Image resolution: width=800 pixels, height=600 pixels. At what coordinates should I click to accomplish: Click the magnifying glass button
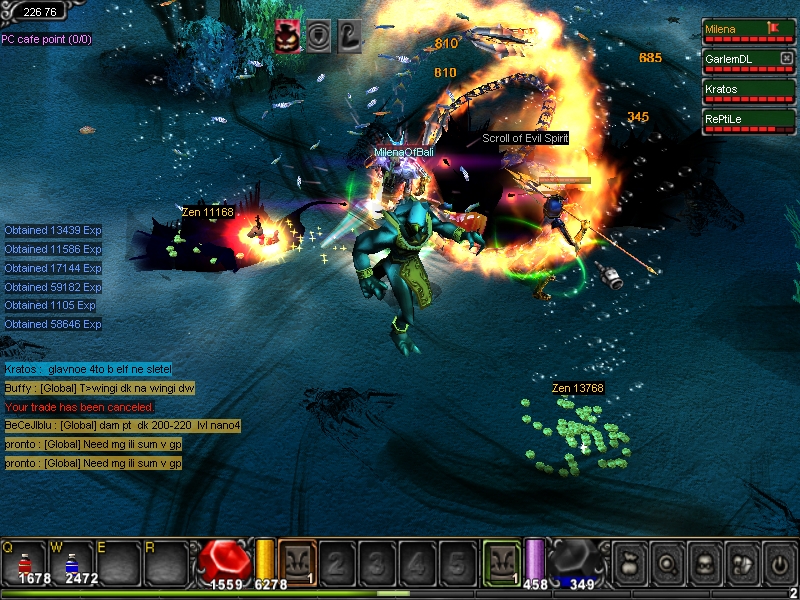tap(667, 564)
